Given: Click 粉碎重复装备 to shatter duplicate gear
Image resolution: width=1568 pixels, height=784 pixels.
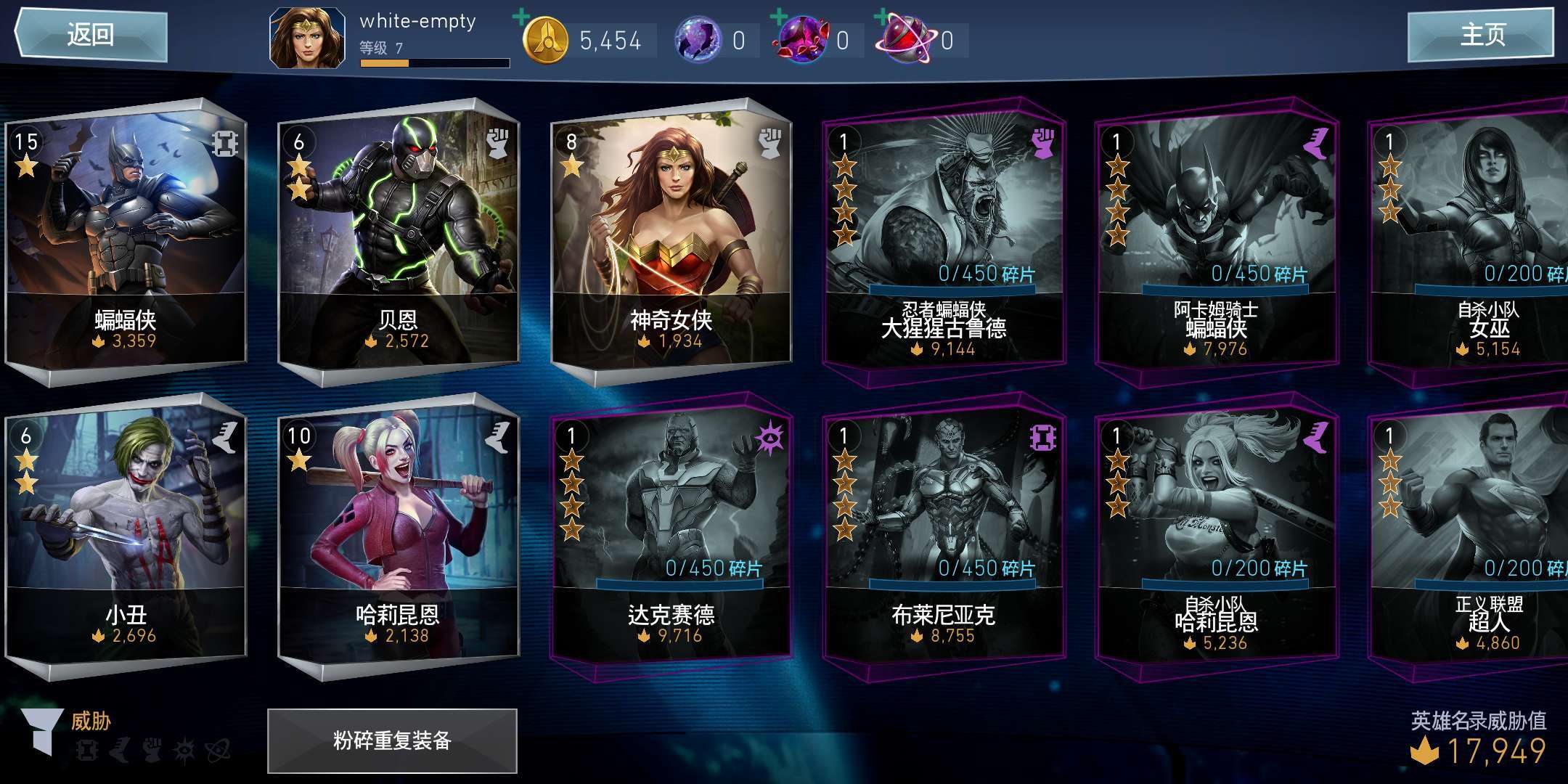Looking at the screenshot, I should tap(392, 740).
